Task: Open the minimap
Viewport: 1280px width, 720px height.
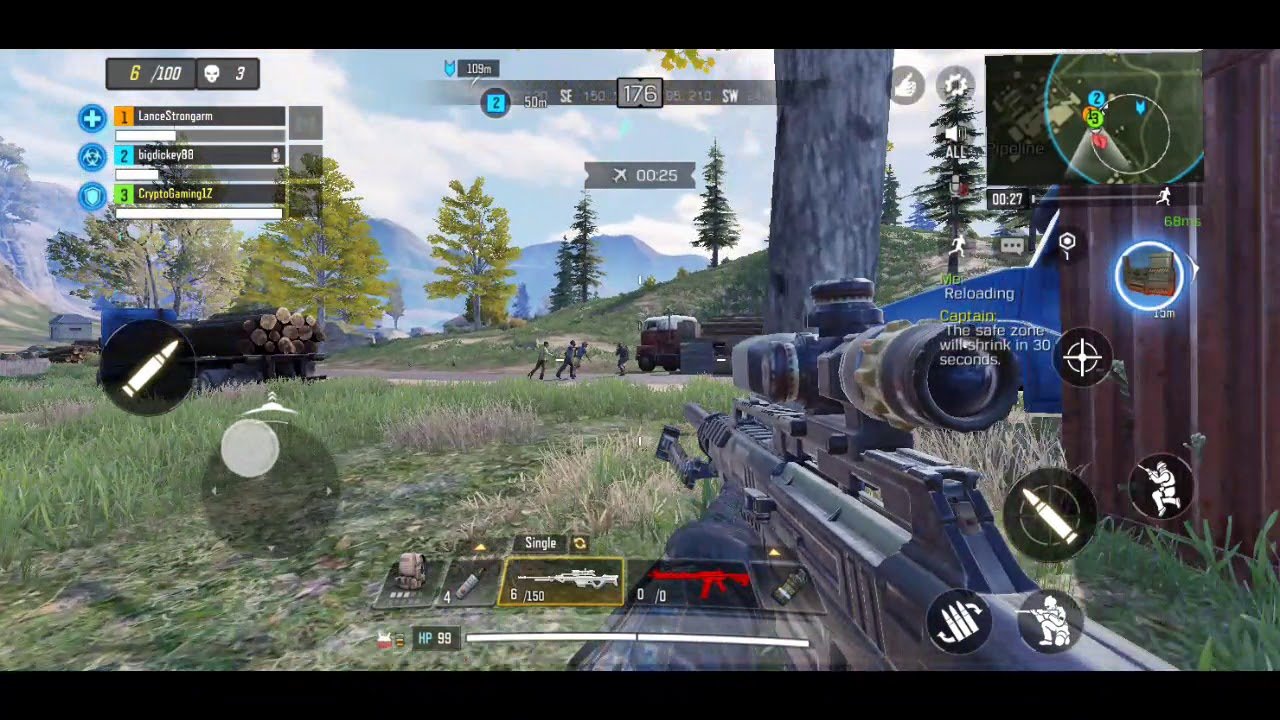Action: point(1093,118)
